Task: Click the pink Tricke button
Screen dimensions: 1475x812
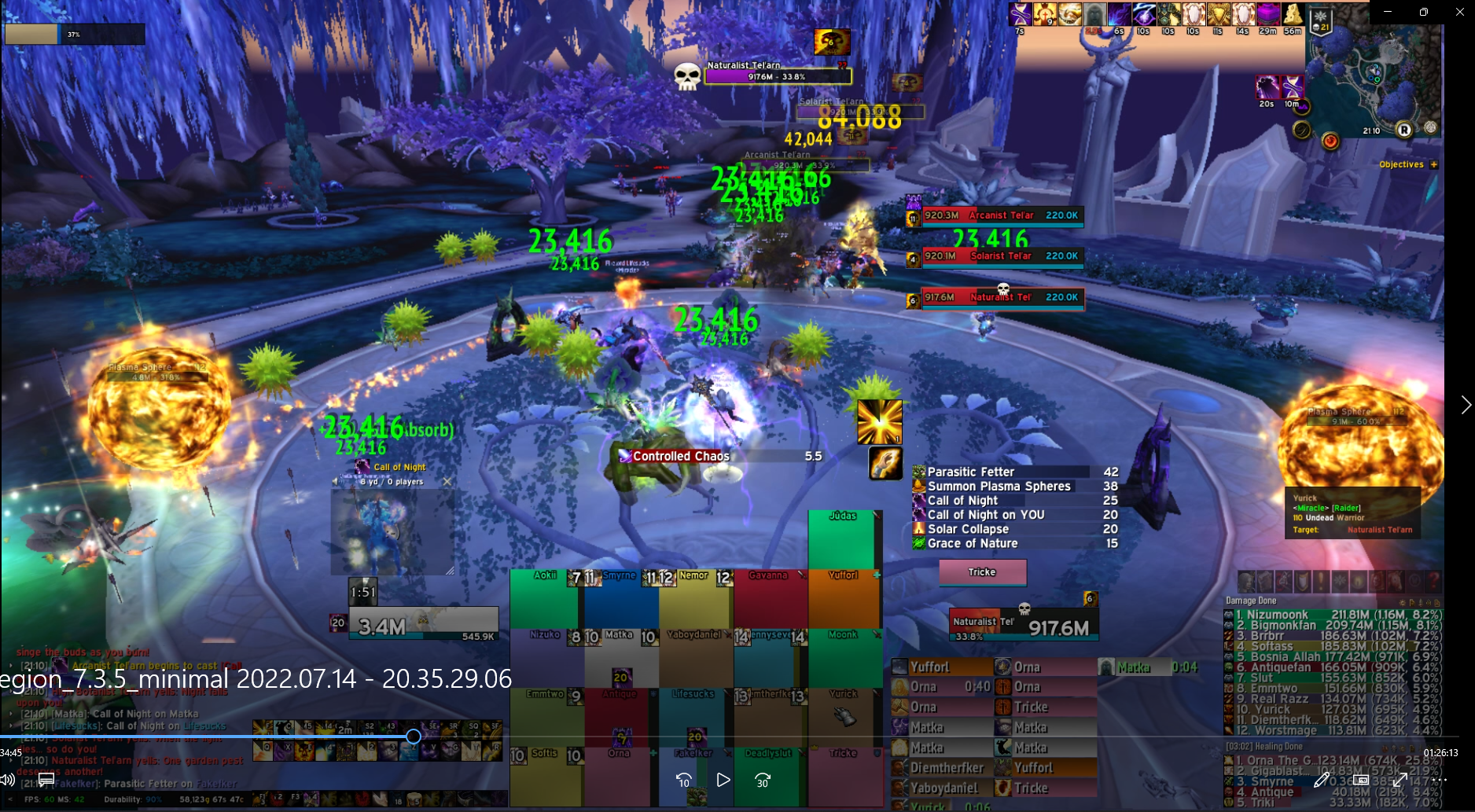Action: pyautogui.click(x=982, y=572)
